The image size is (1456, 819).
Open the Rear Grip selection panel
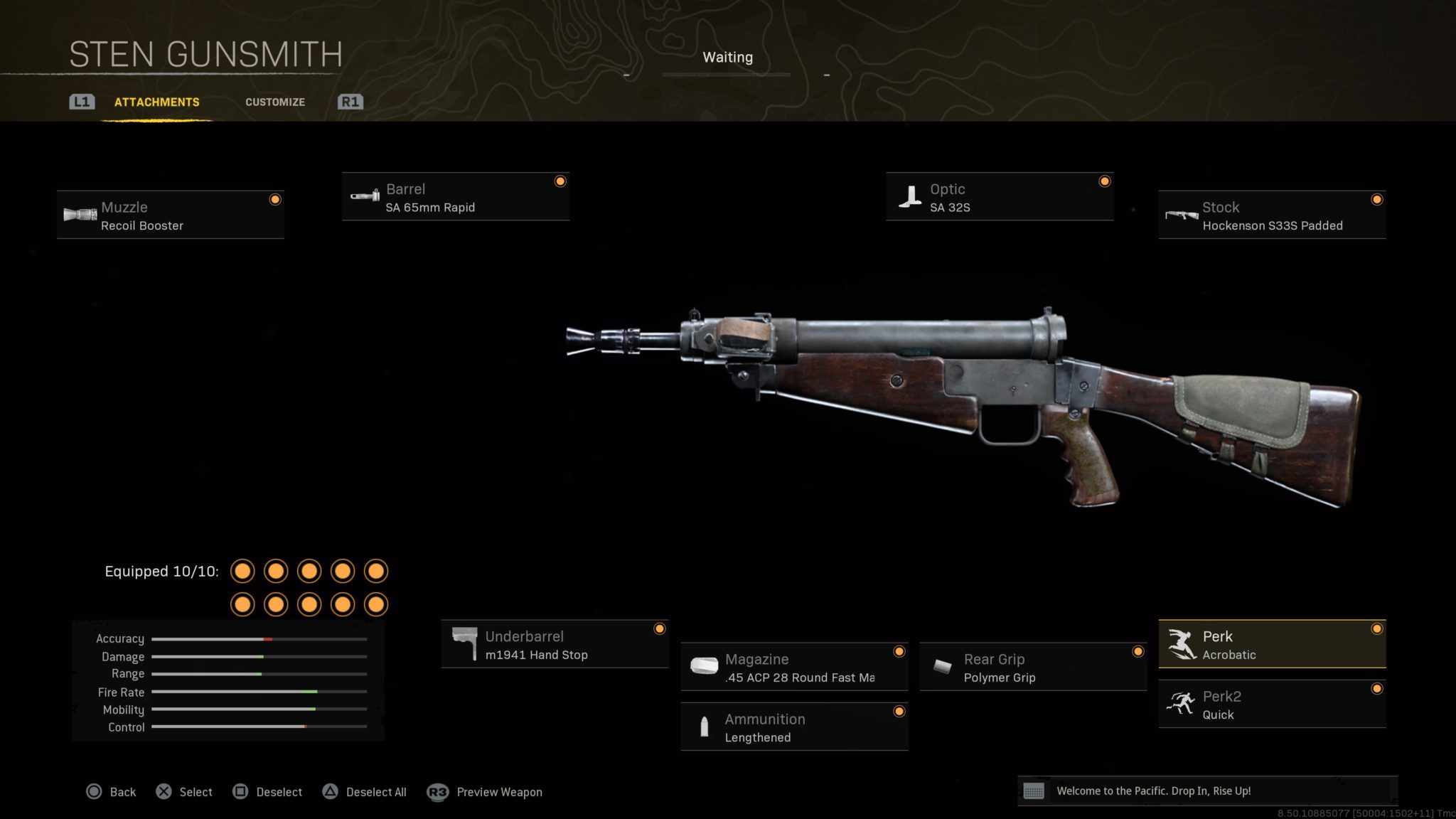[x=1033, y=667]
